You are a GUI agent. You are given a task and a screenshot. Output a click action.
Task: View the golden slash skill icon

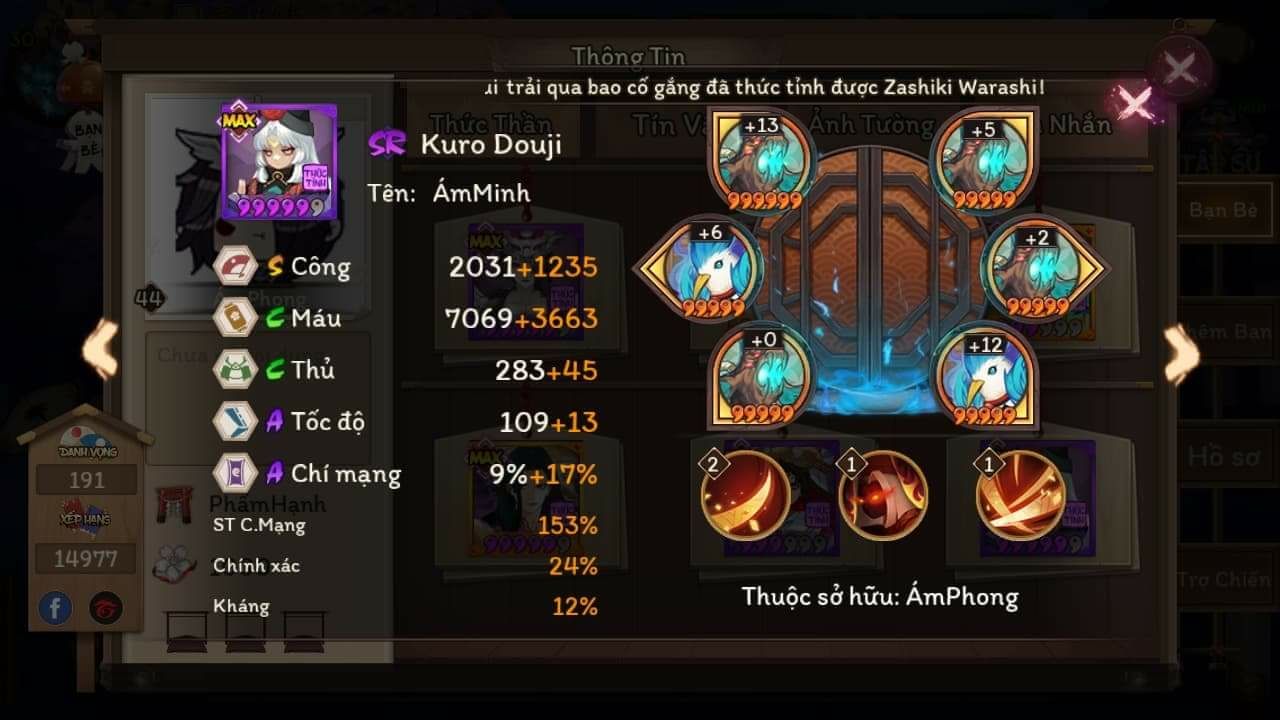coord(1020,495)
